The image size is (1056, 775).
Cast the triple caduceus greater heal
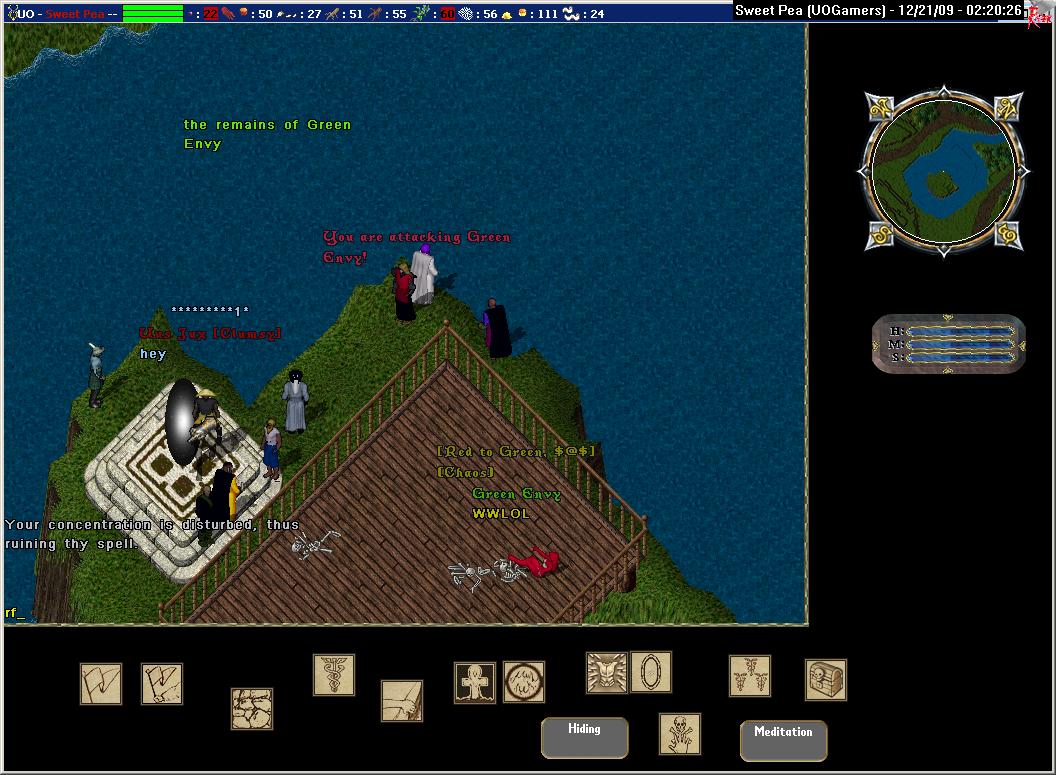750,676
